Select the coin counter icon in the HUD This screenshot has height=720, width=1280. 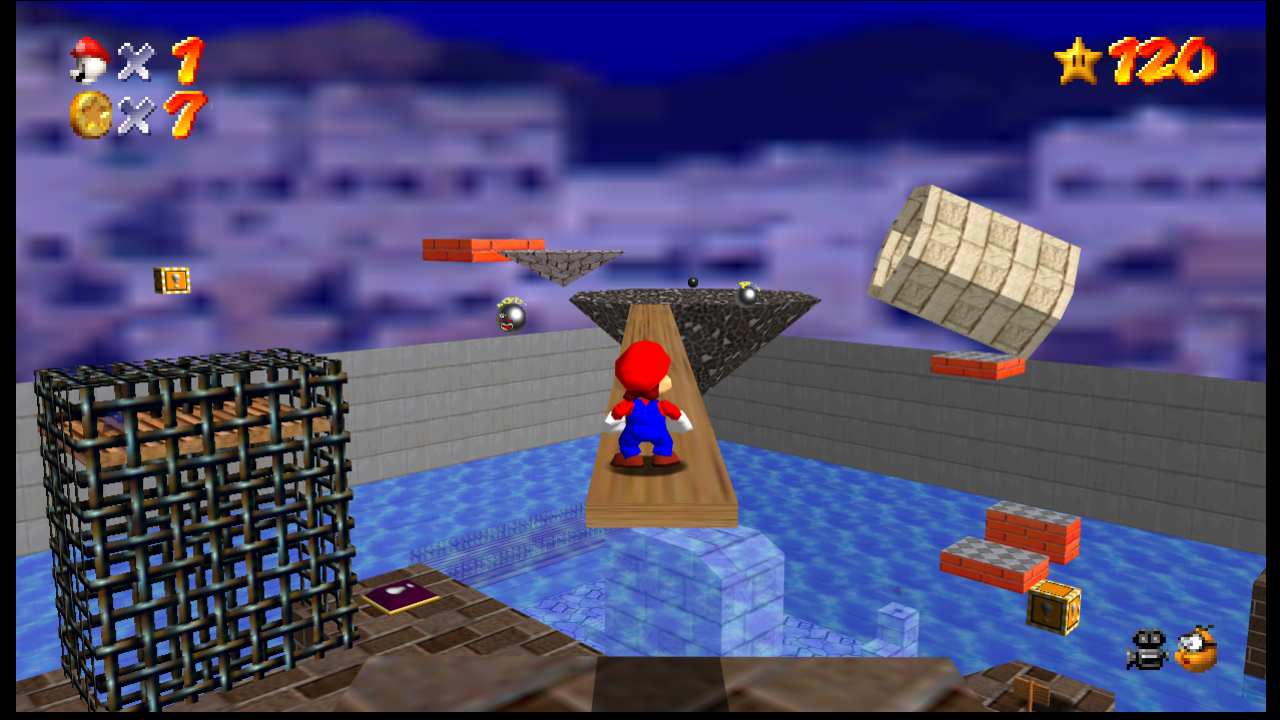pos(91,110)
